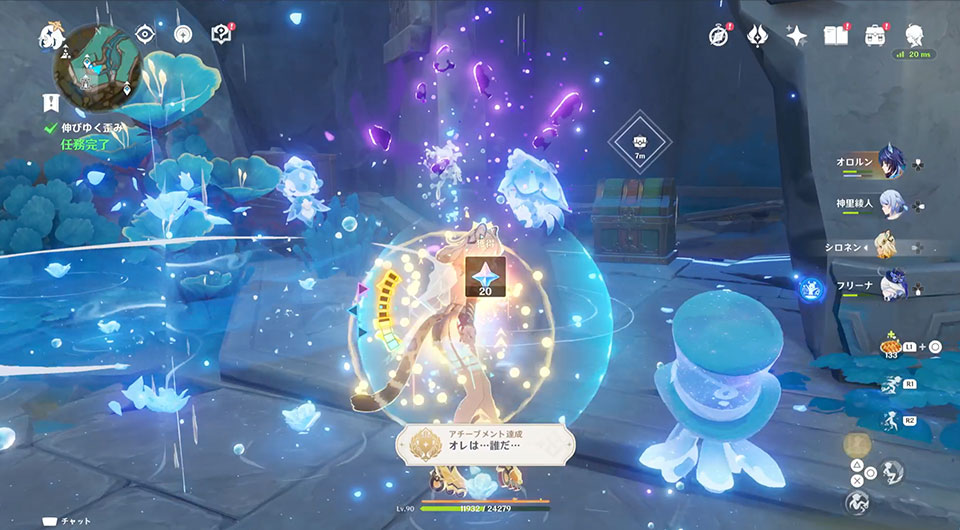
Task: Select the 伸びゆく歪み quest tracker
Action: (x=91, y=128)
